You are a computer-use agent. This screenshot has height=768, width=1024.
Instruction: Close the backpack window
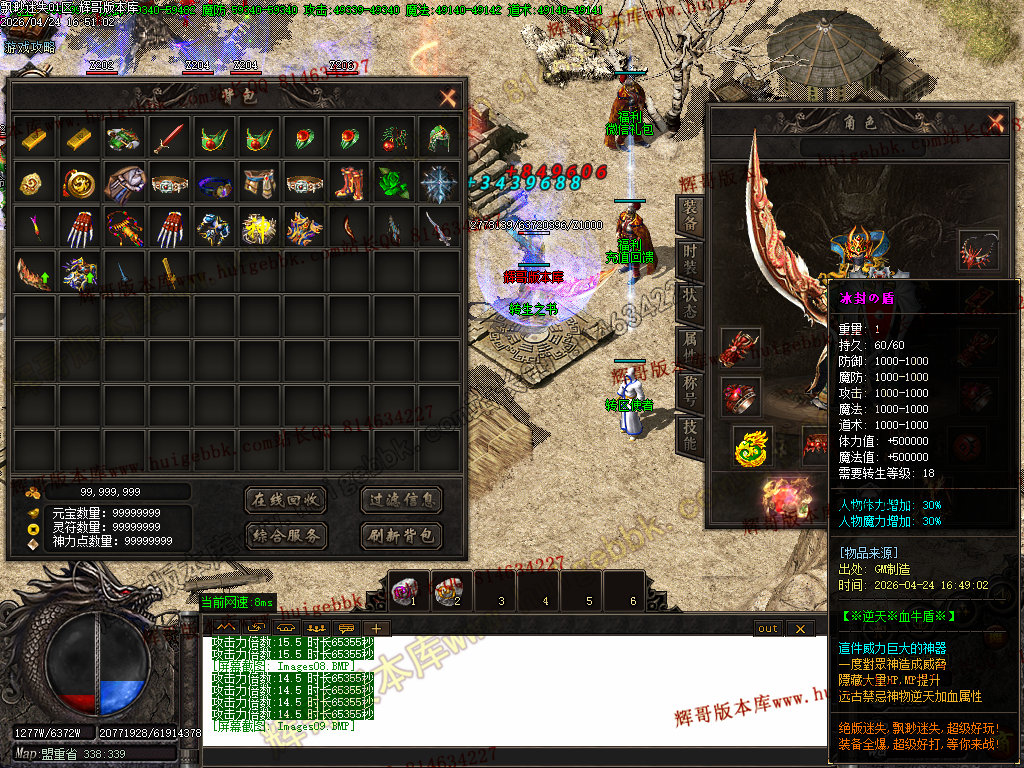coord(448,98)
